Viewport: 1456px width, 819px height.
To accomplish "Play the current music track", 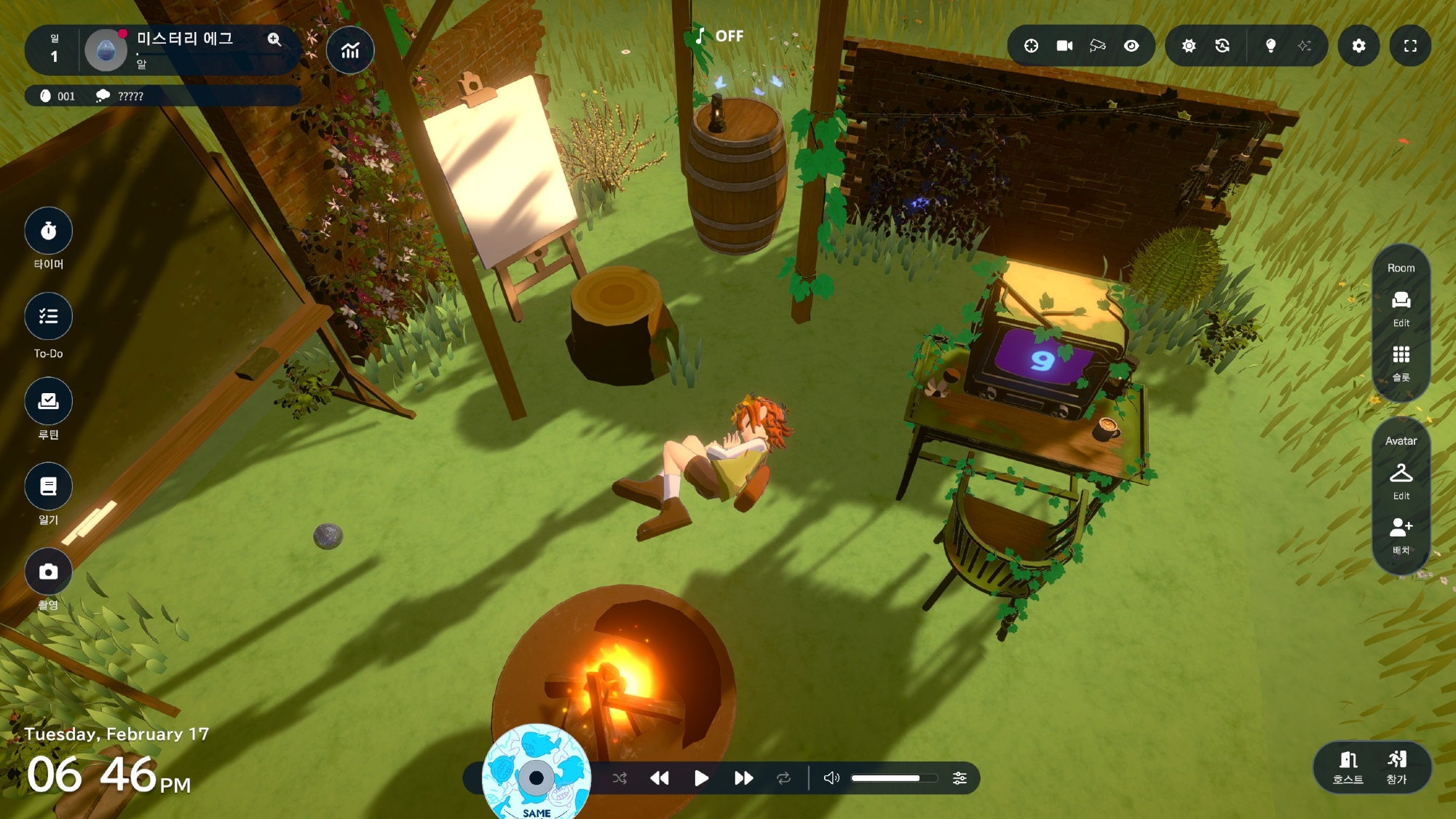I will [x=701, y=778].
